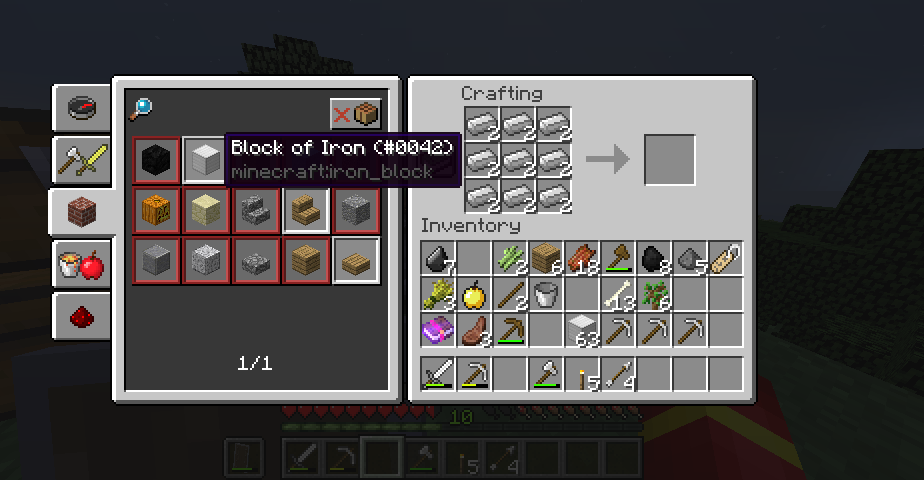The image size is (924, 480).
Task: Pick up the stack of 63 iron blocks
Action: [582, 330]
